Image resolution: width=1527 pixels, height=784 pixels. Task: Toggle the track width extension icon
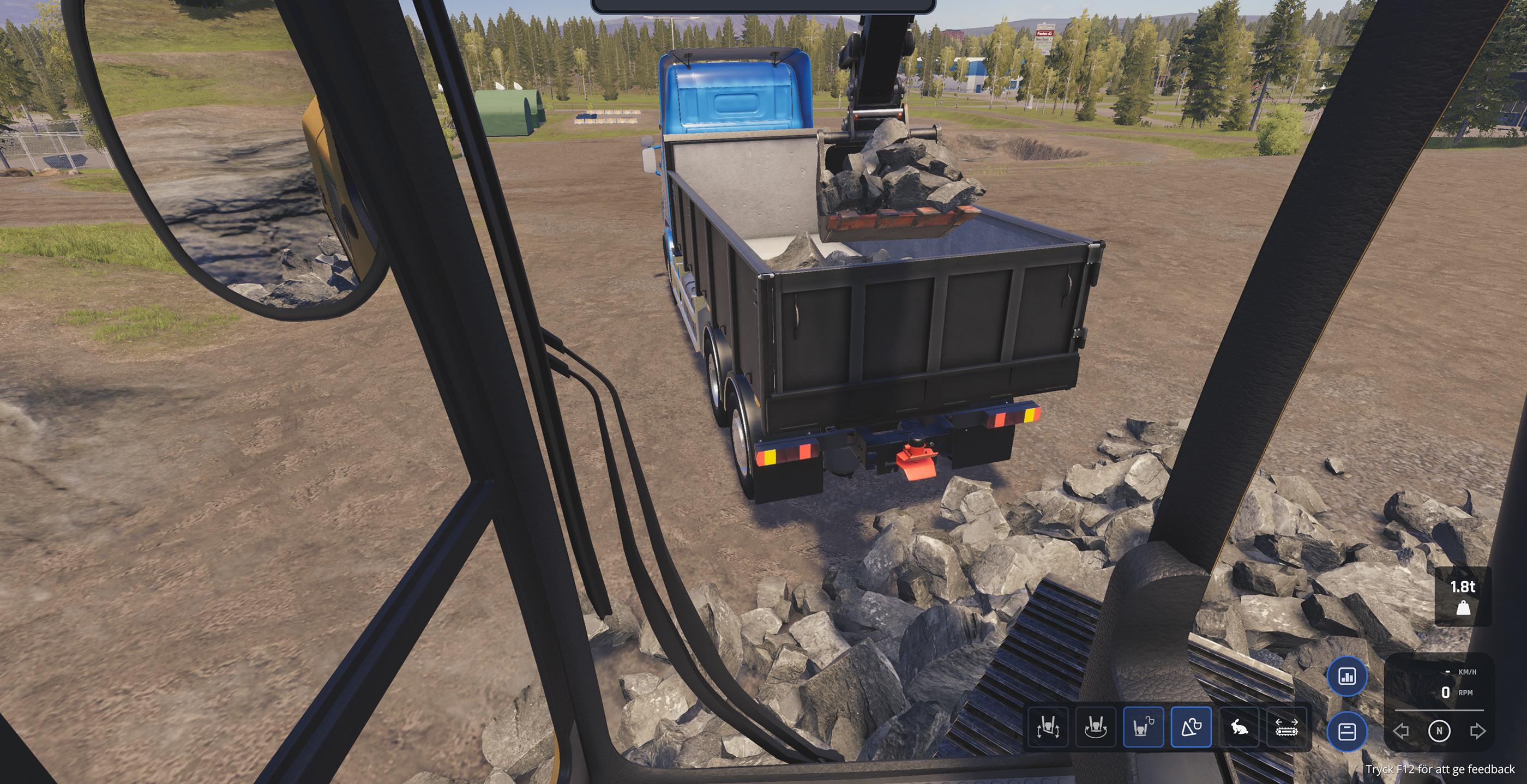coord(1286,727)
